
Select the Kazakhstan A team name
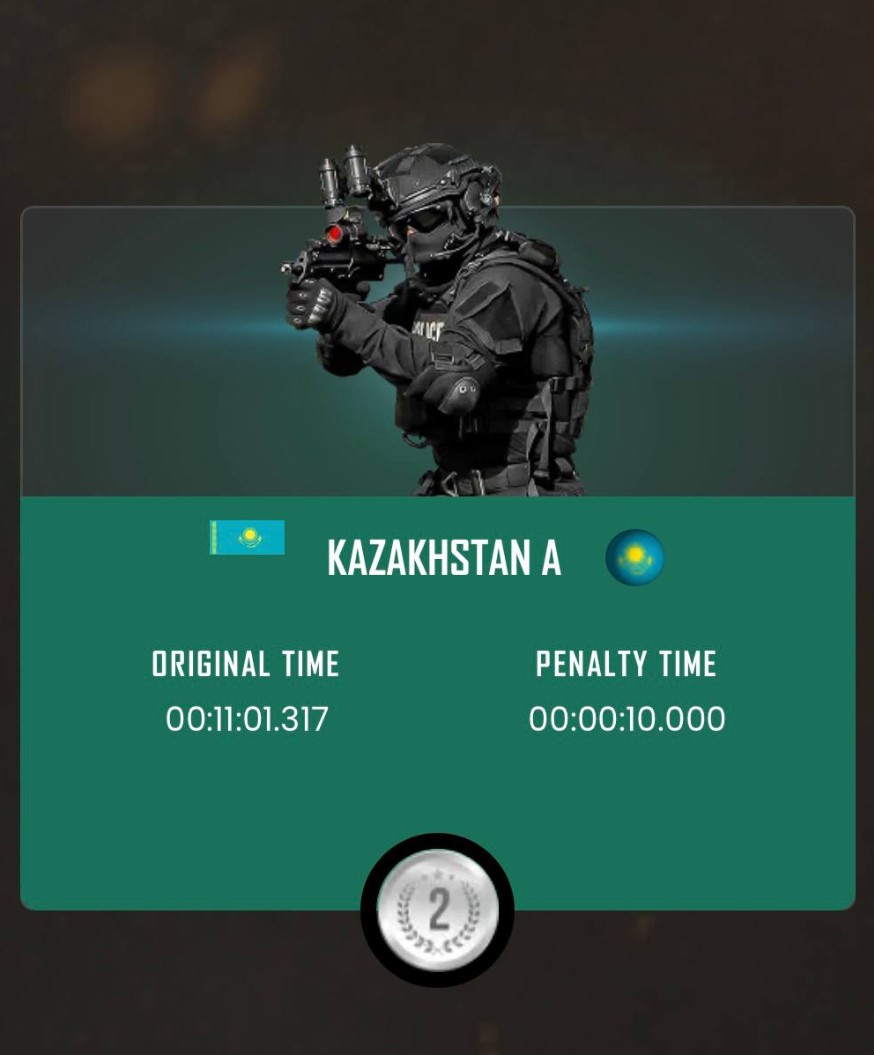(443, 559)
